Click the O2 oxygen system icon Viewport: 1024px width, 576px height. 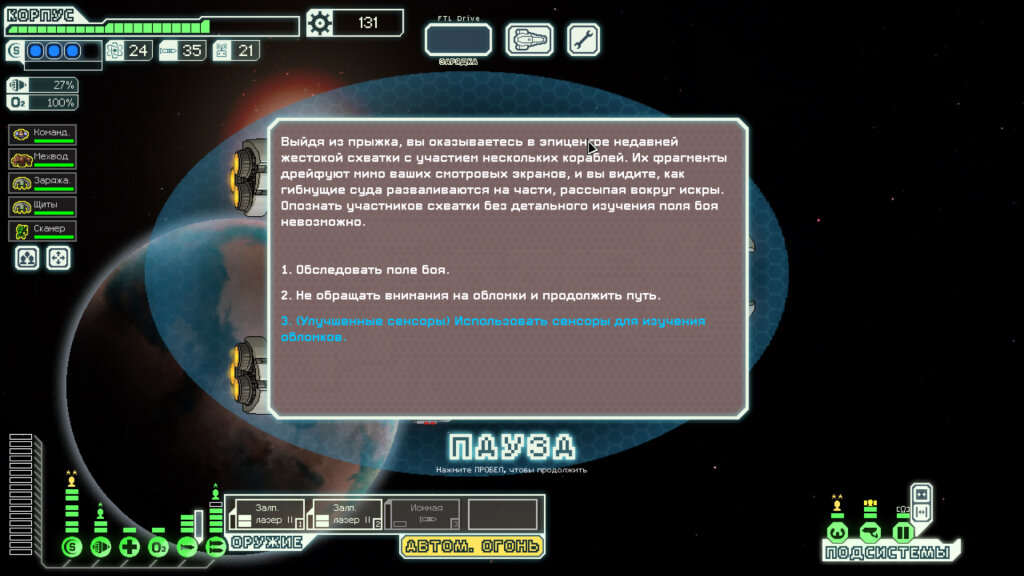[158, 547]
